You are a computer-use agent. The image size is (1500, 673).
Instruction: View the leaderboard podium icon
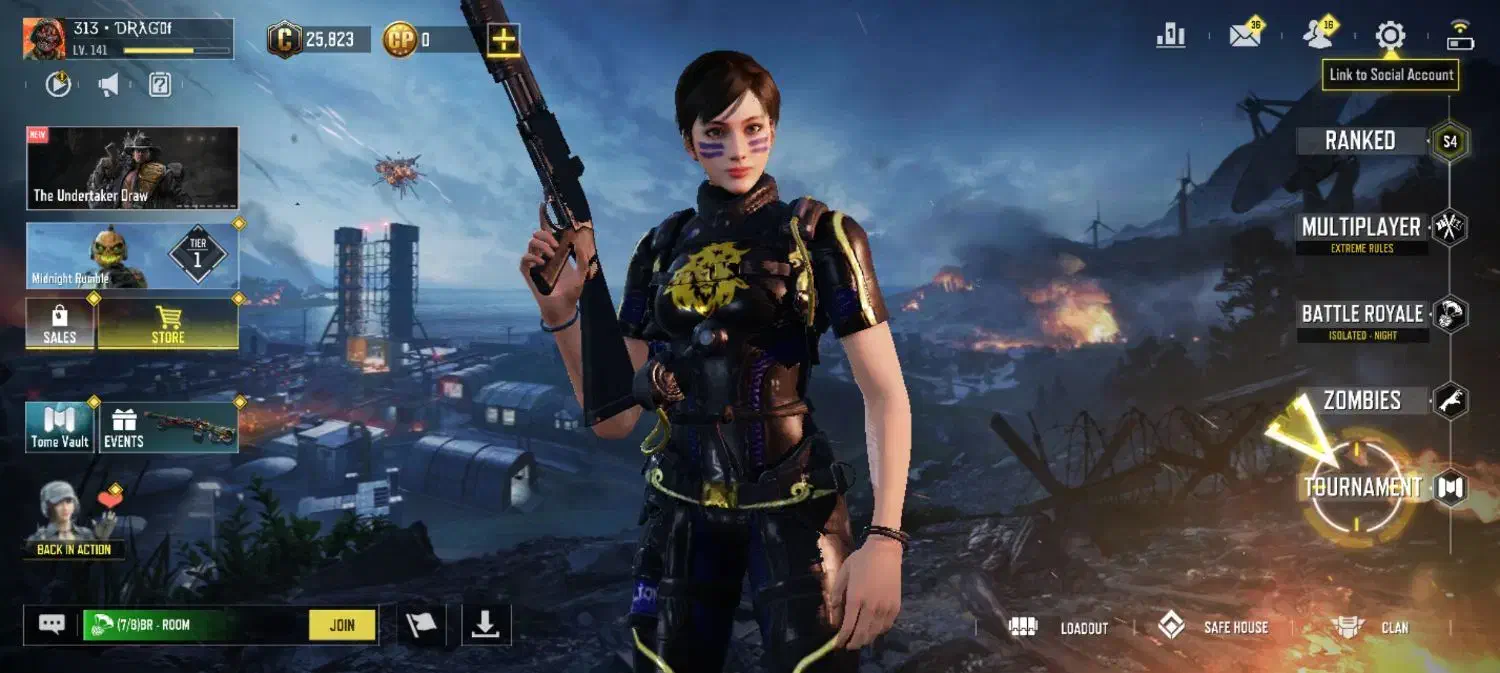pos(1170,37)
